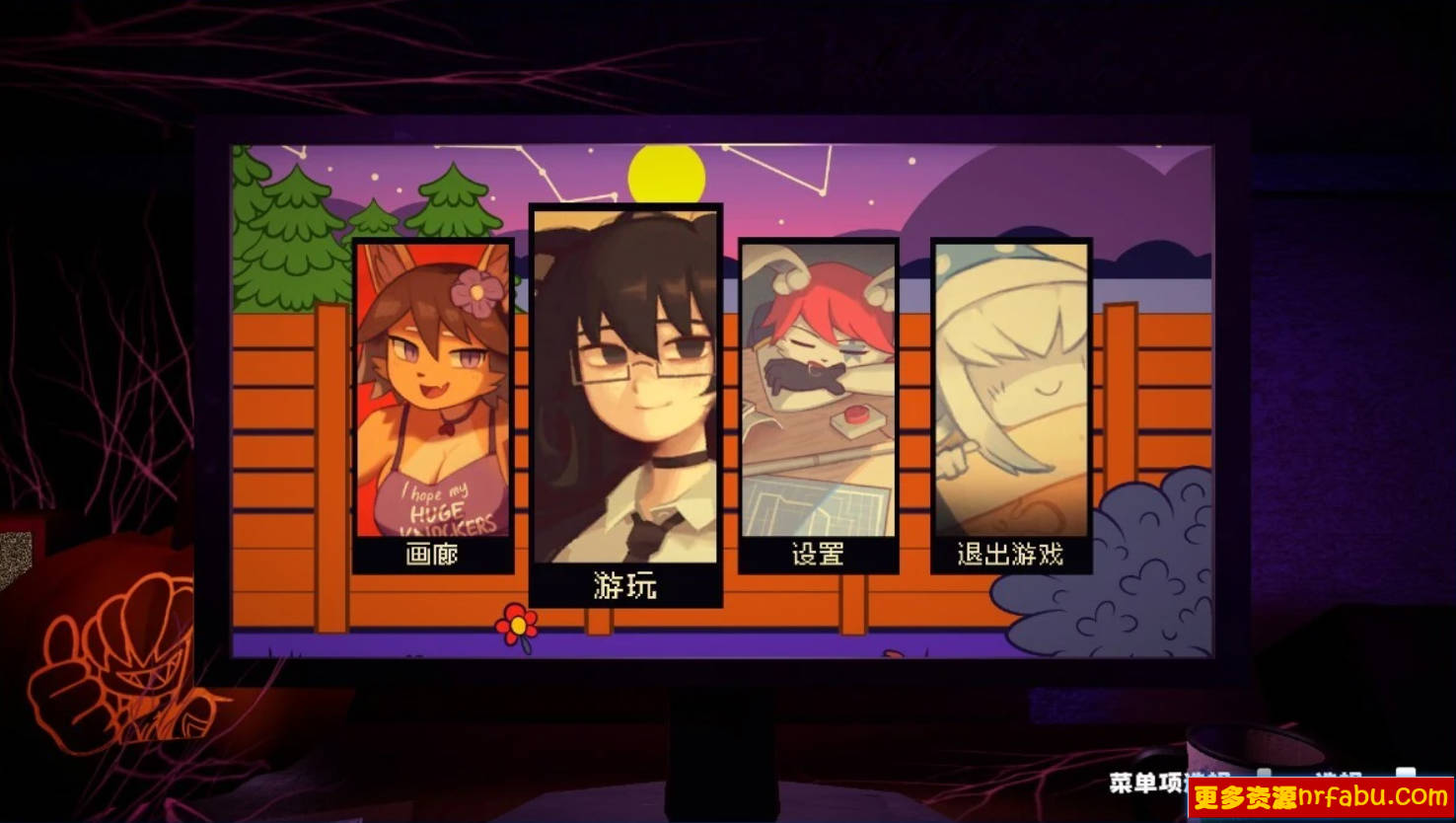Click the key prompt box beside 菜单项选择
1456x823 pixels.
1264,772
